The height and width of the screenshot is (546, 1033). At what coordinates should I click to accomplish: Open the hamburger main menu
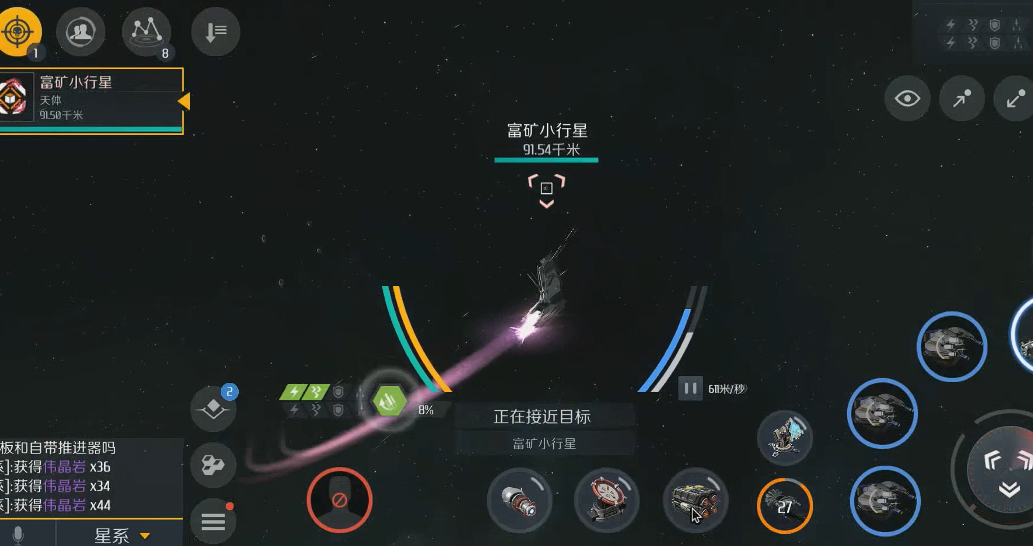(213, 521)
